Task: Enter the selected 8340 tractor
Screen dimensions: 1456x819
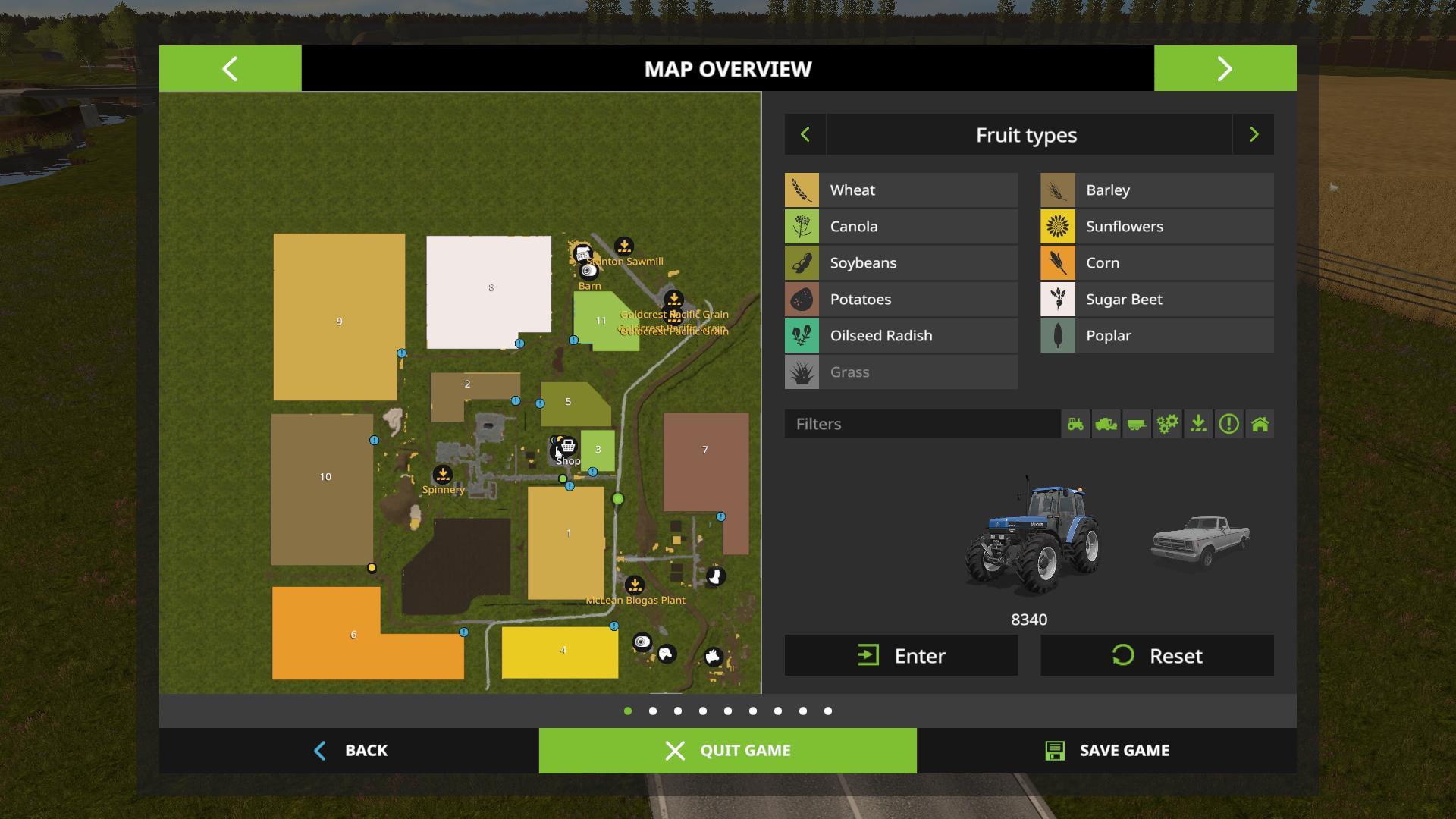Action: tap(901, 655)
